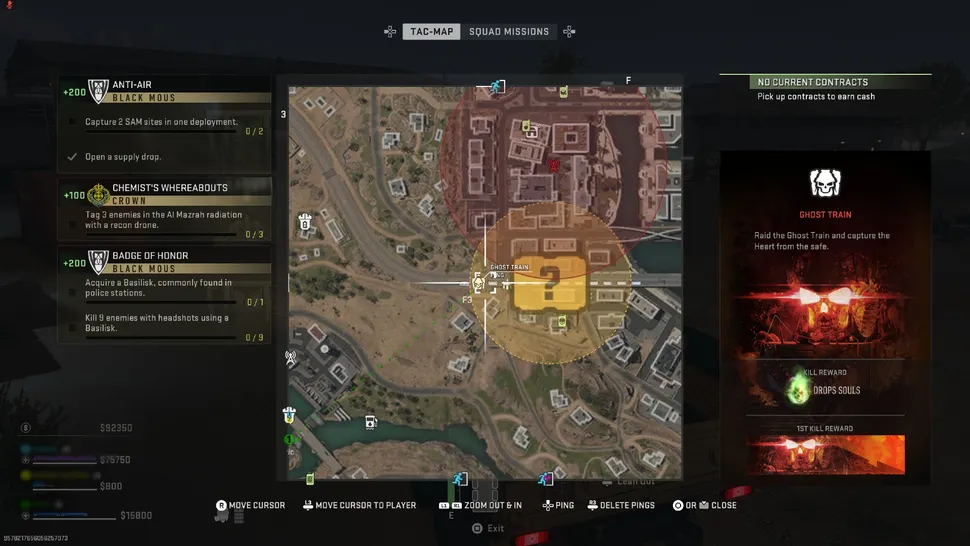The image size is (970, 546).
Task: Select the yellow question mark map marker
Action: 548,285
